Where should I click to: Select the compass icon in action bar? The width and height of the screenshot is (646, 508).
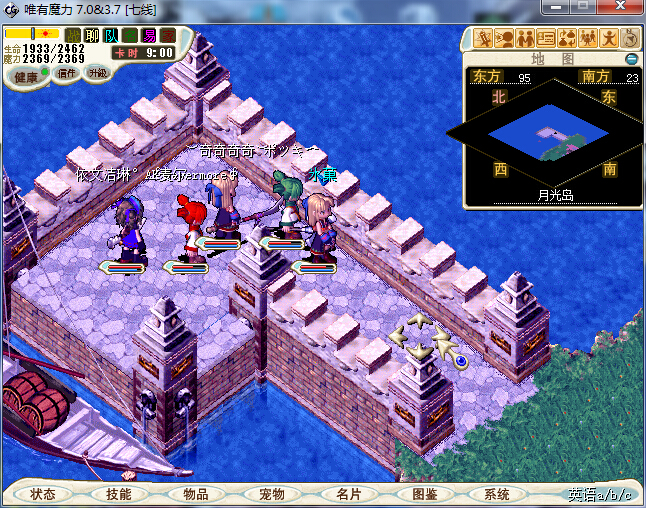pyautogui.click(x=631, y=38)
